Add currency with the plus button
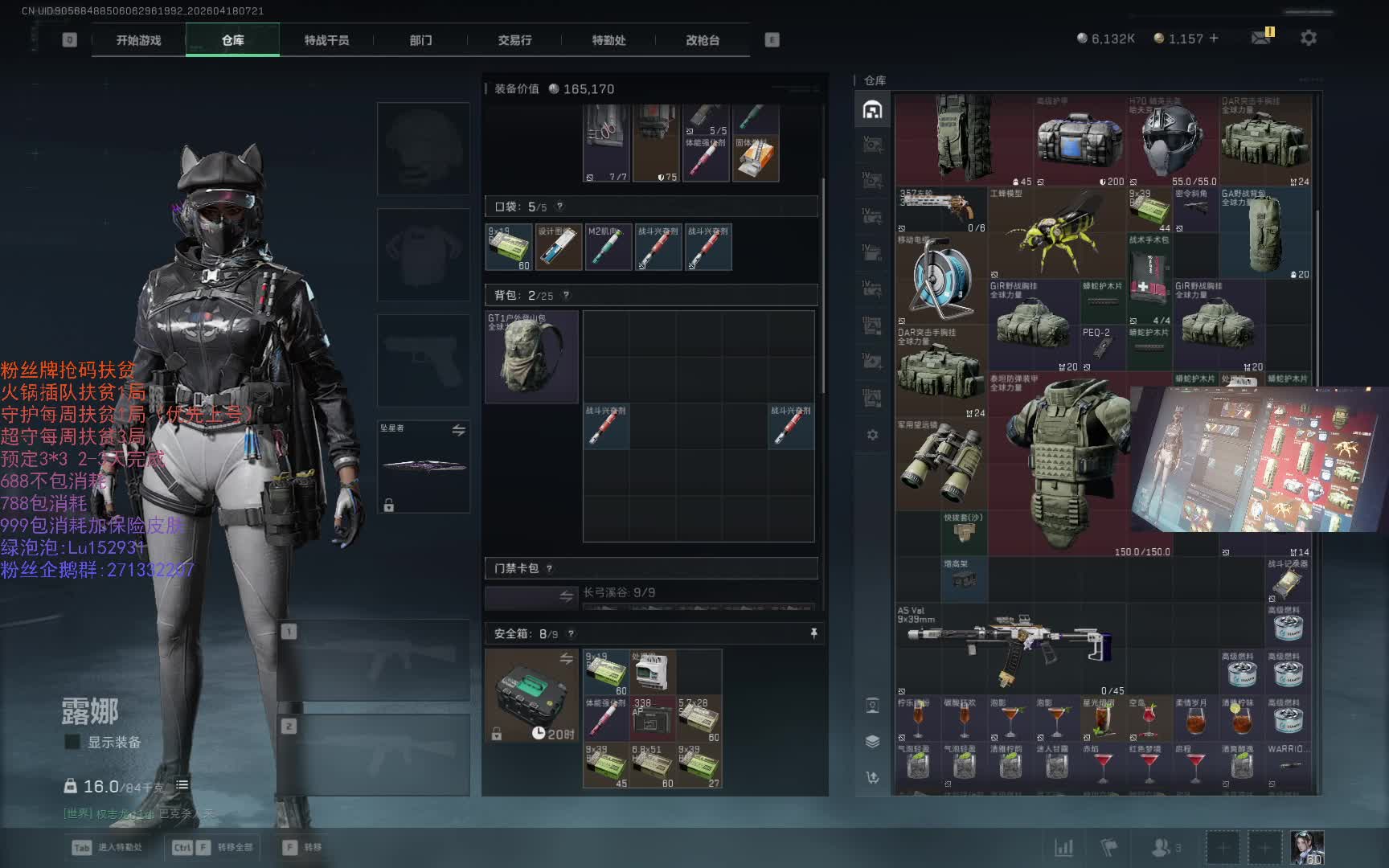1389x868 pixels. [x=1214, y=38]
